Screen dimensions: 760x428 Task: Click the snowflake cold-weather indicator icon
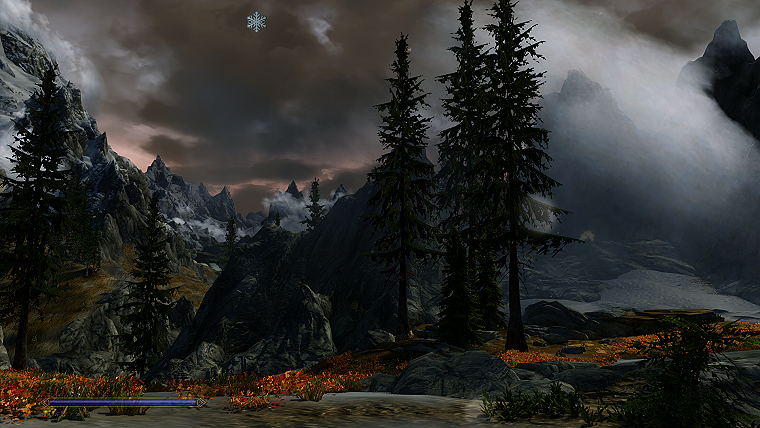(257, 21)
